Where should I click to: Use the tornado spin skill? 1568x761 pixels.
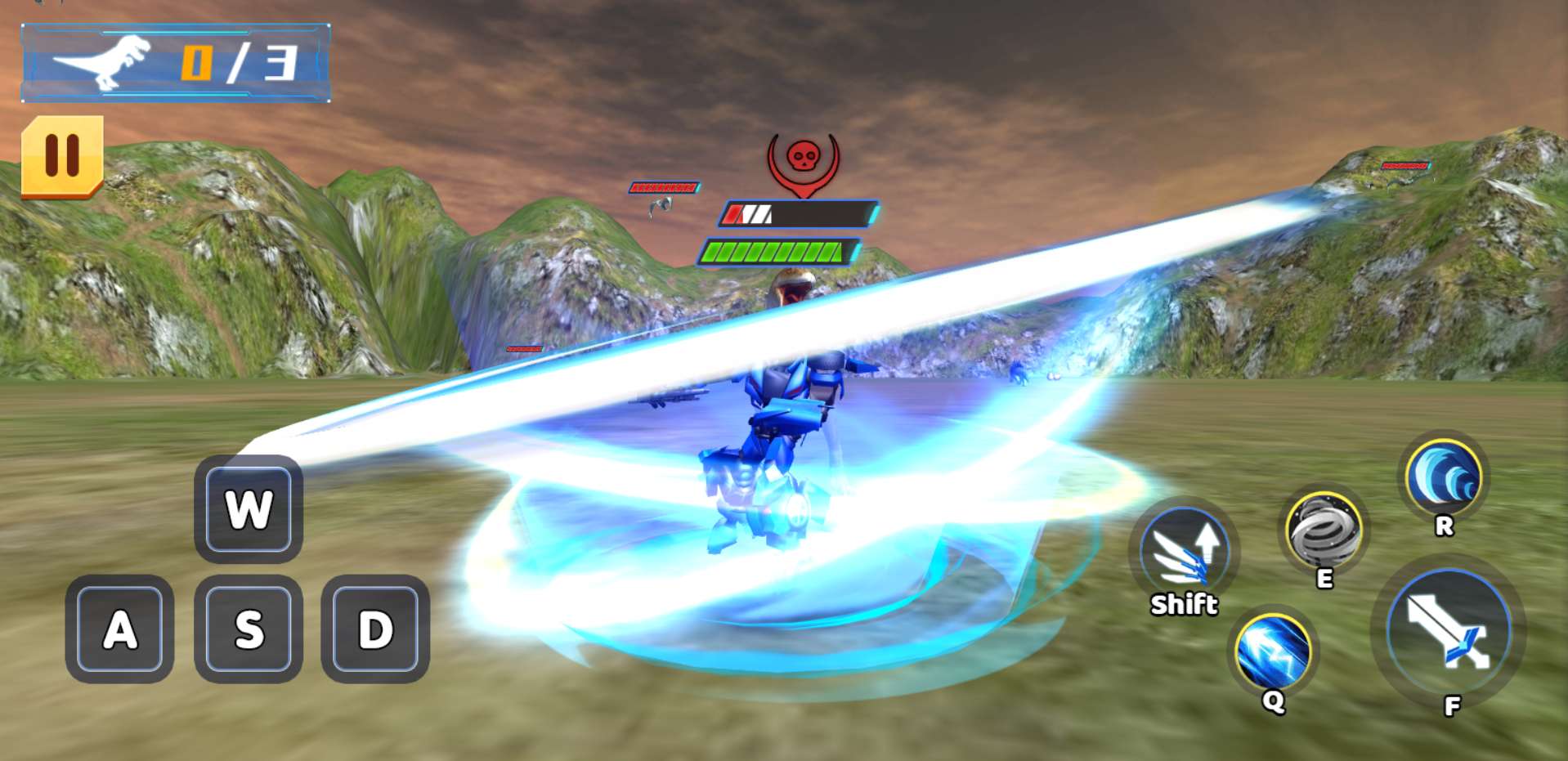click(x=1324, y=531)
